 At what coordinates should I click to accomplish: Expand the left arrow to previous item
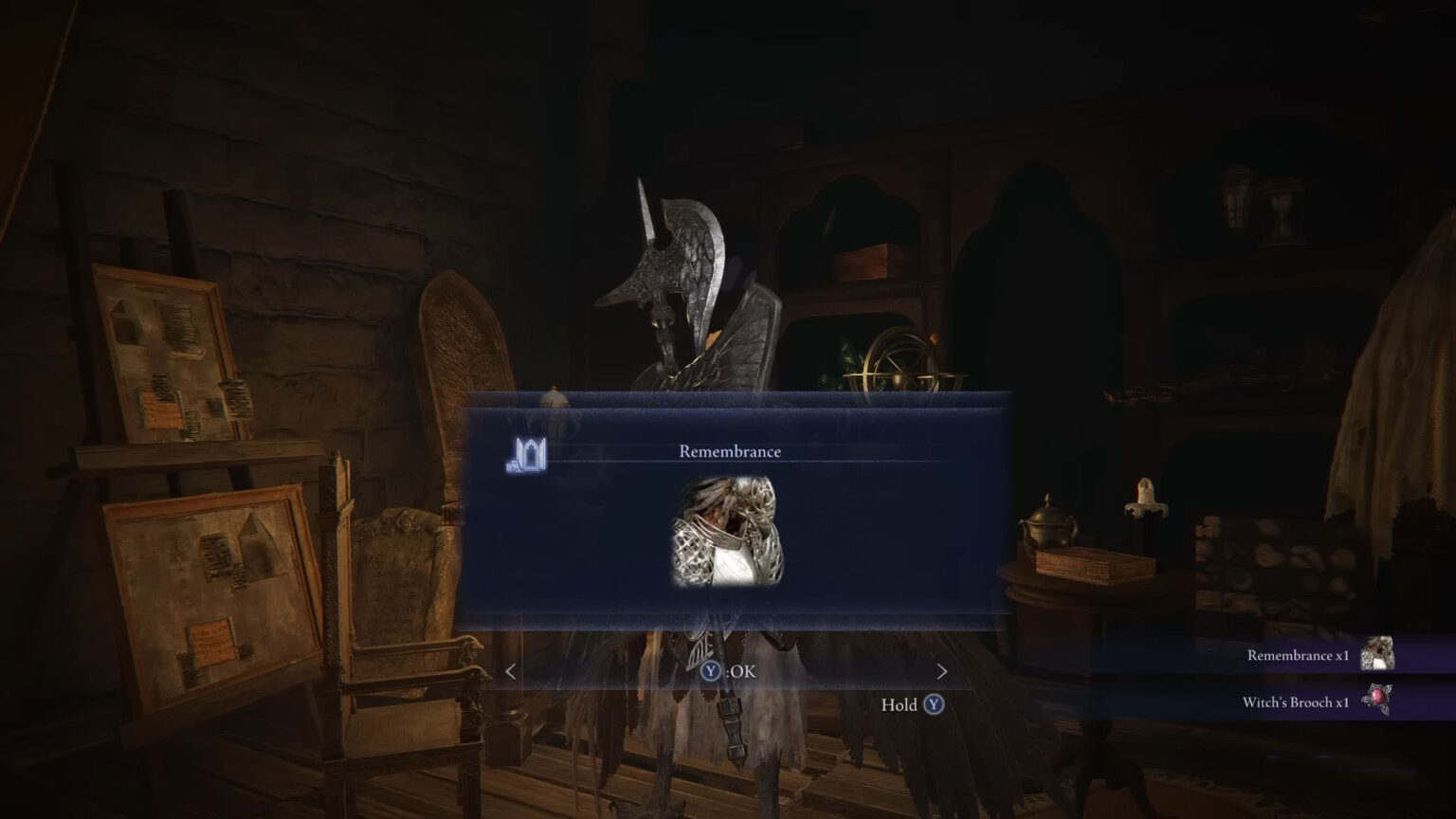click(510, 672)
